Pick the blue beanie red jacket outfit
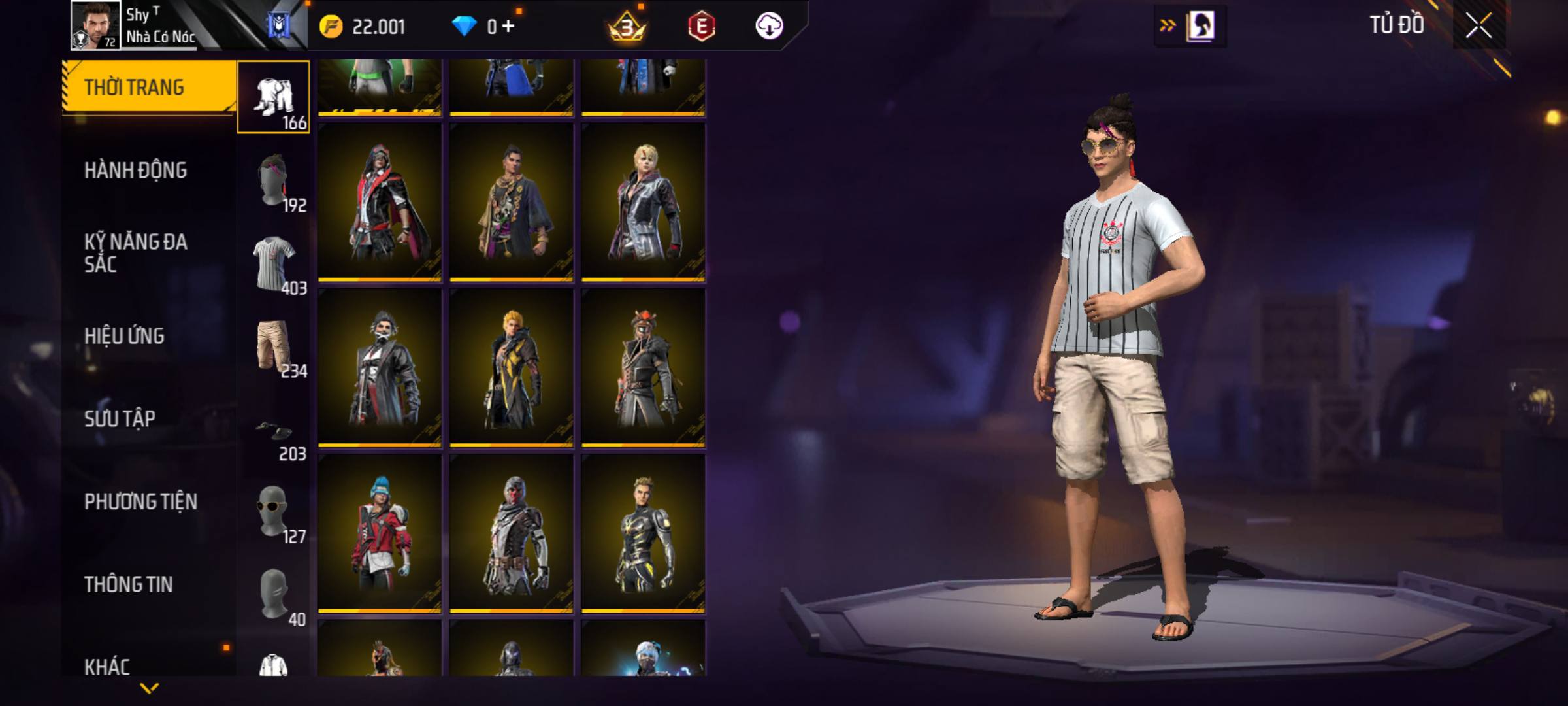This screenshot has width=1568, height=706. tap(380, 534)
